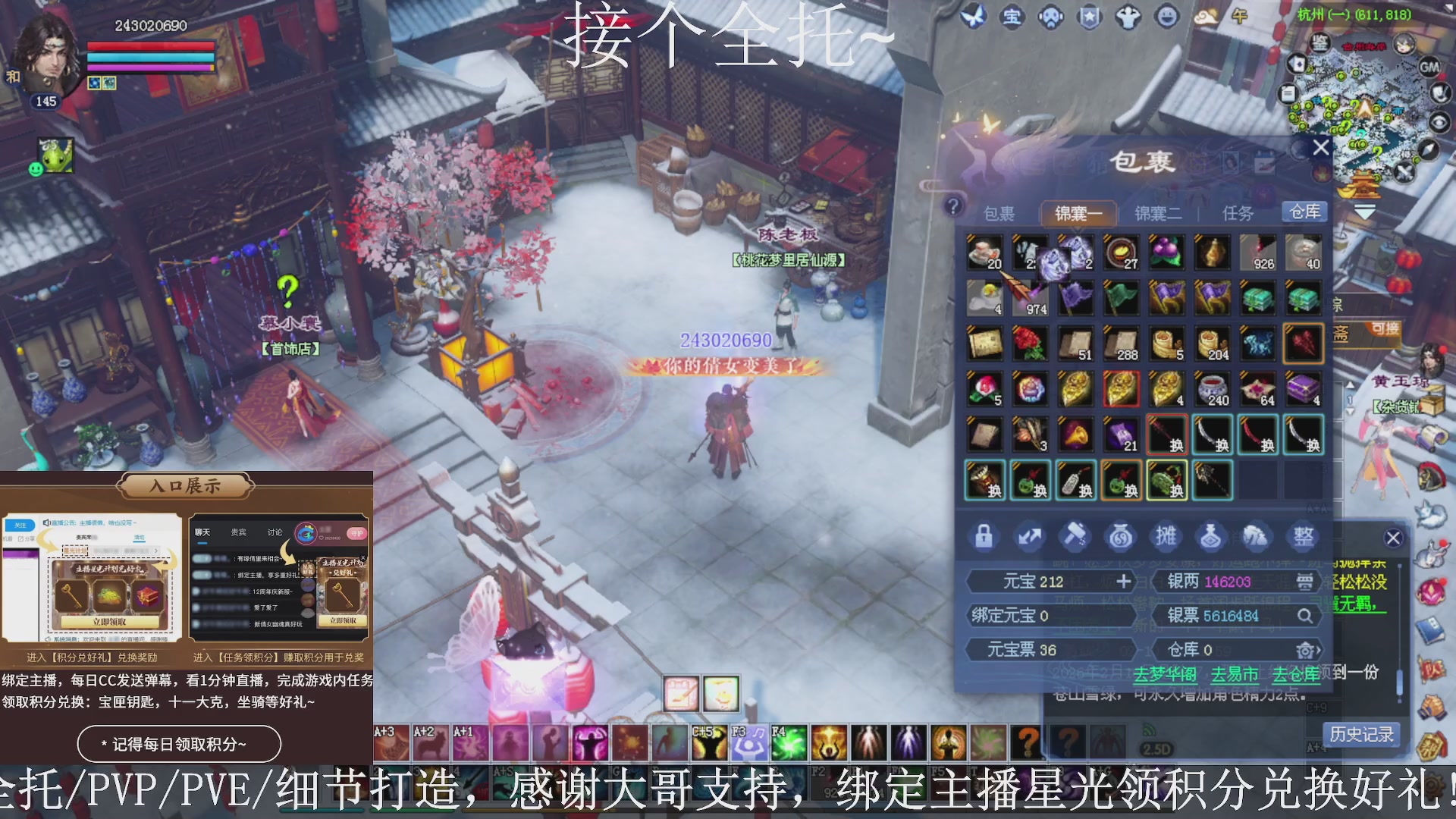Open the stall with the 摊 icon
The image size is (1456, 819).
click(x=1167, y=536)
